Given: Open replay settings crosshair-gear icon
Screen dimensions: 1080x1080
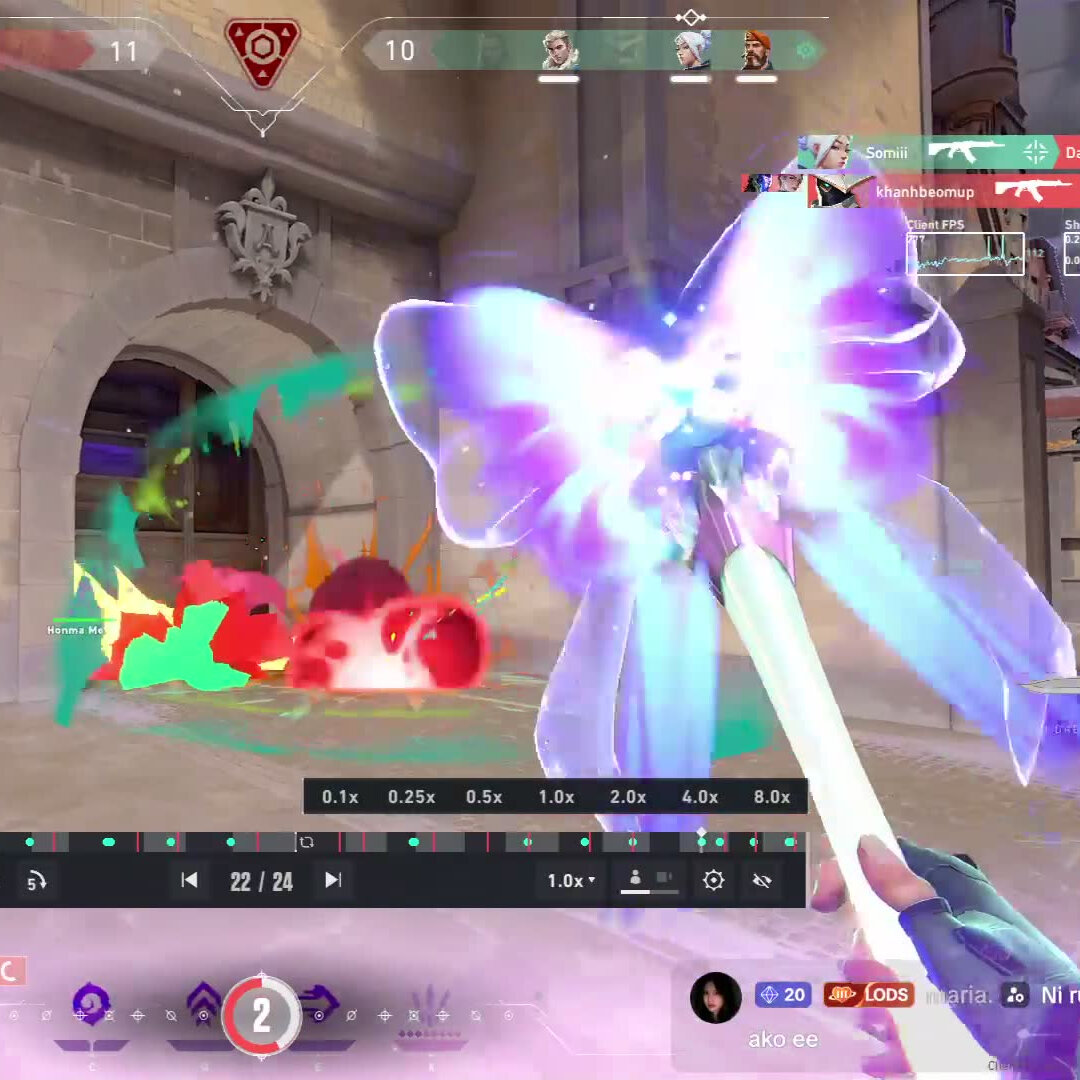Looking at the screenshot, I should pos(713,881).
